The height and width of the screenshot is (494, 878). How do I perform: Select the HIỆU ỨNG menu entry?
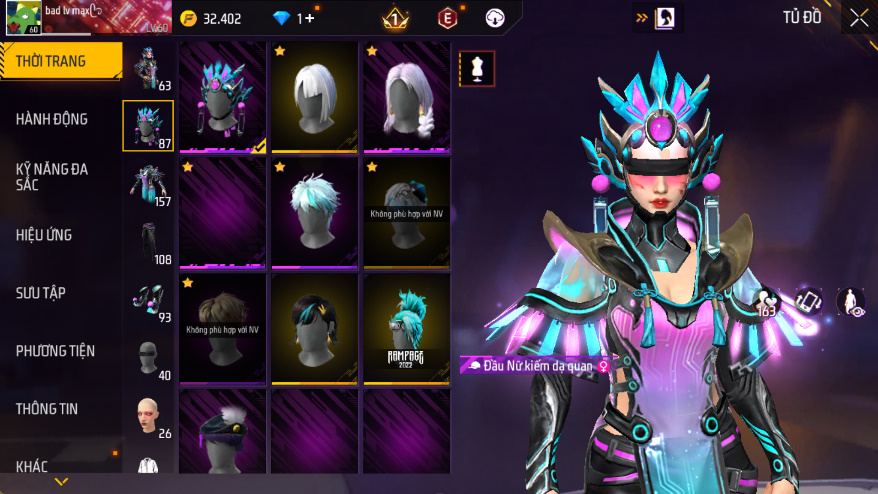[x=44, y=235]
